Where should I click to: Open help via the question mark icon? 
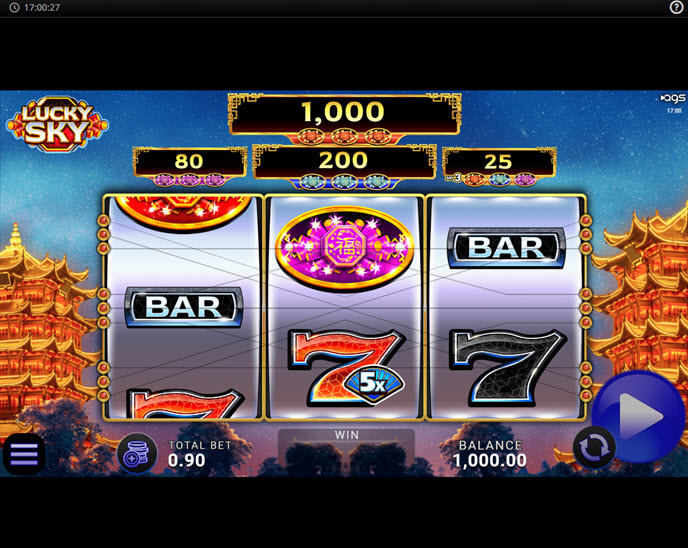676,7
